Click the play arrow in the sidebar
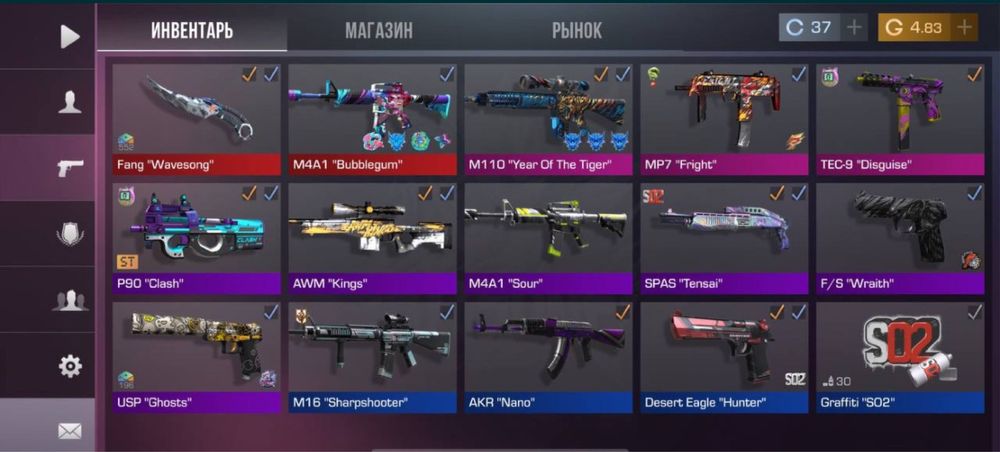 (69, 37)
